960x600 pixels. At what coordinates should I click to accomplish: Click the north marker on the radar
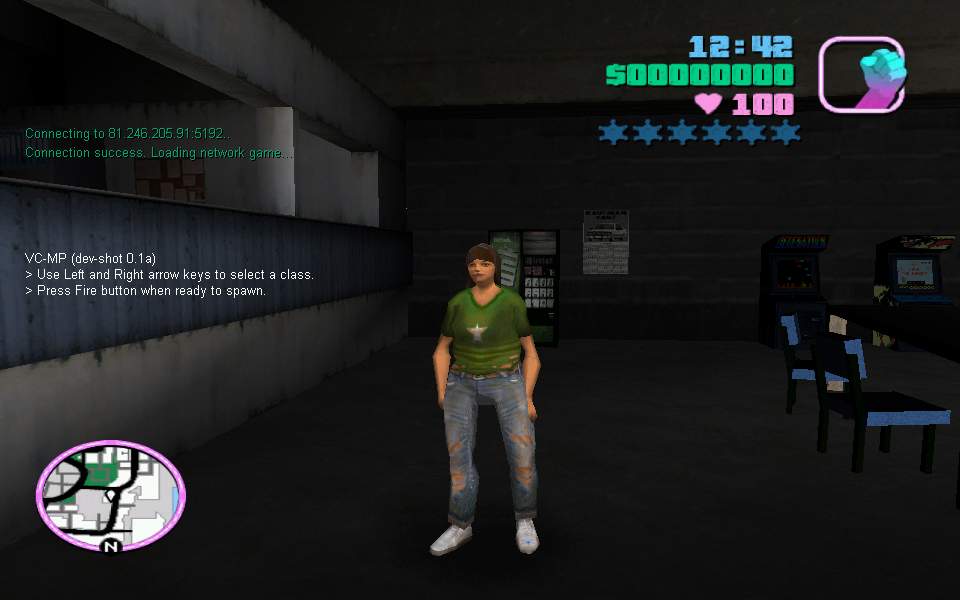[x=111, y=546]
